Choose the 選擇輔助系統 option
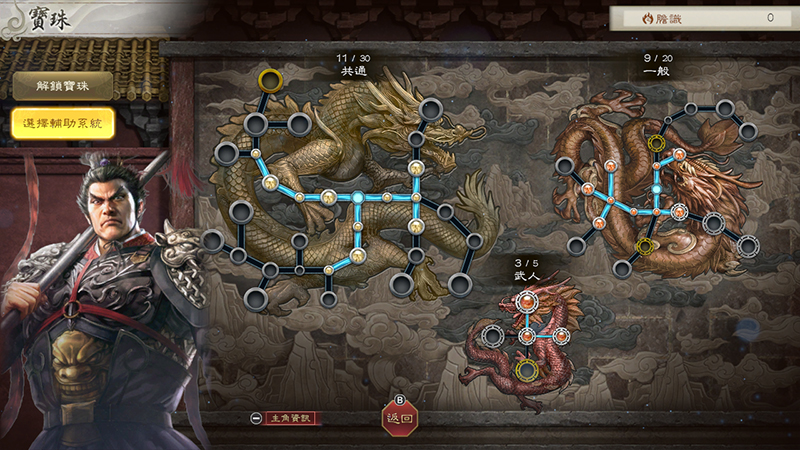This screenshot has width=800, height=450. coord(62,123)
